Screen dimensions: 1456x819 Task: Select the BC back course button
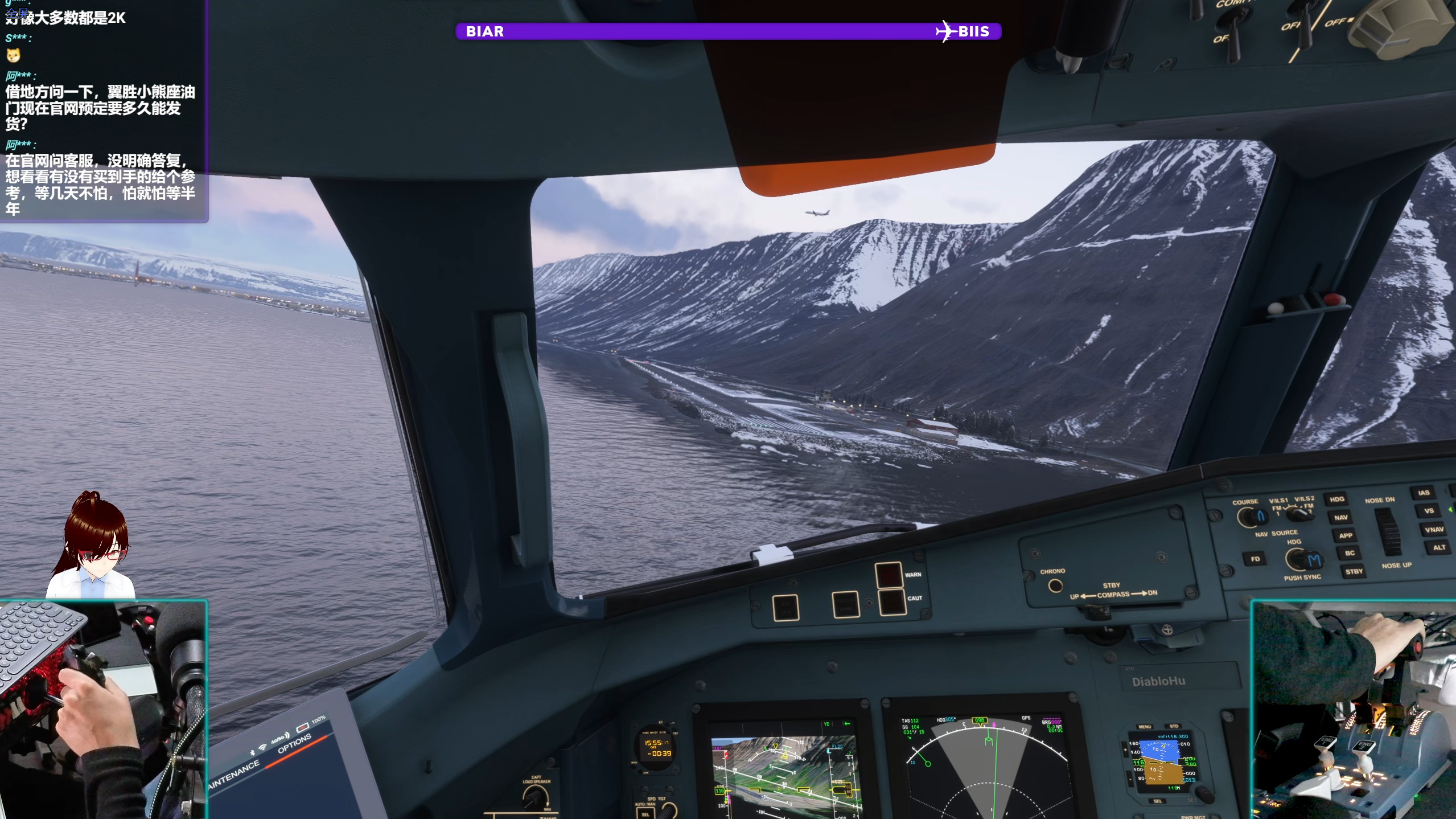point(1349,553)
